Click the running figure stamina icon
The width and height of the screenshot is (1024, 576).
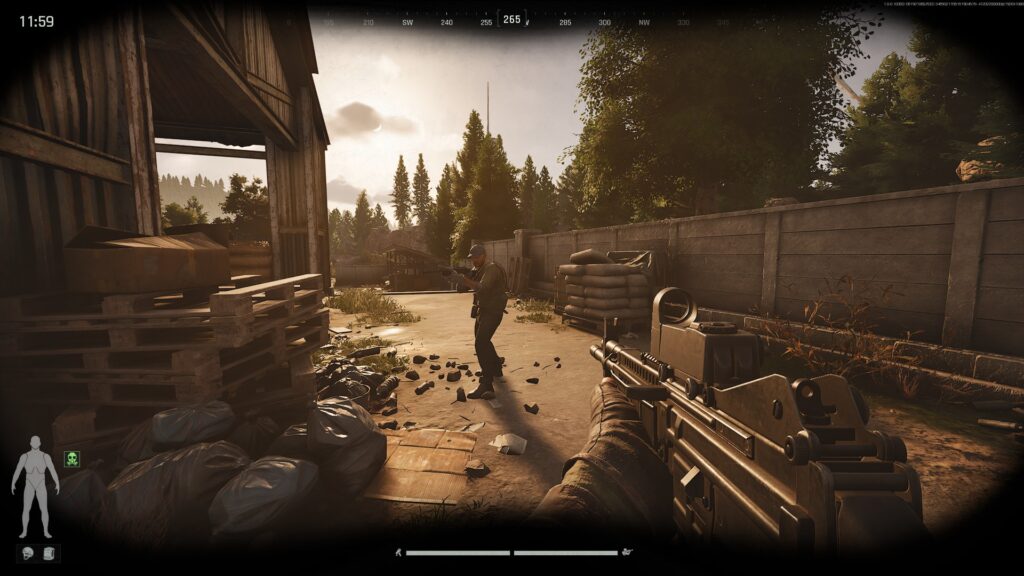[397, 552]
